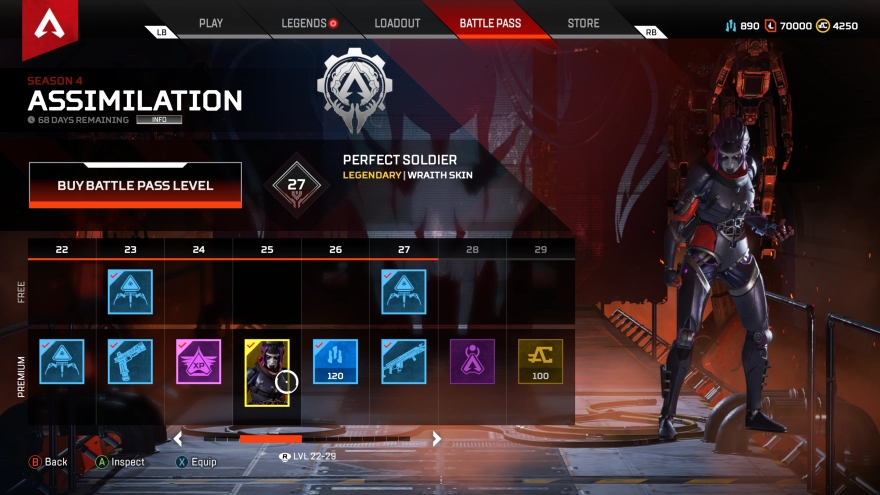Pick the 100 Apex Coins reward tile

540,361
